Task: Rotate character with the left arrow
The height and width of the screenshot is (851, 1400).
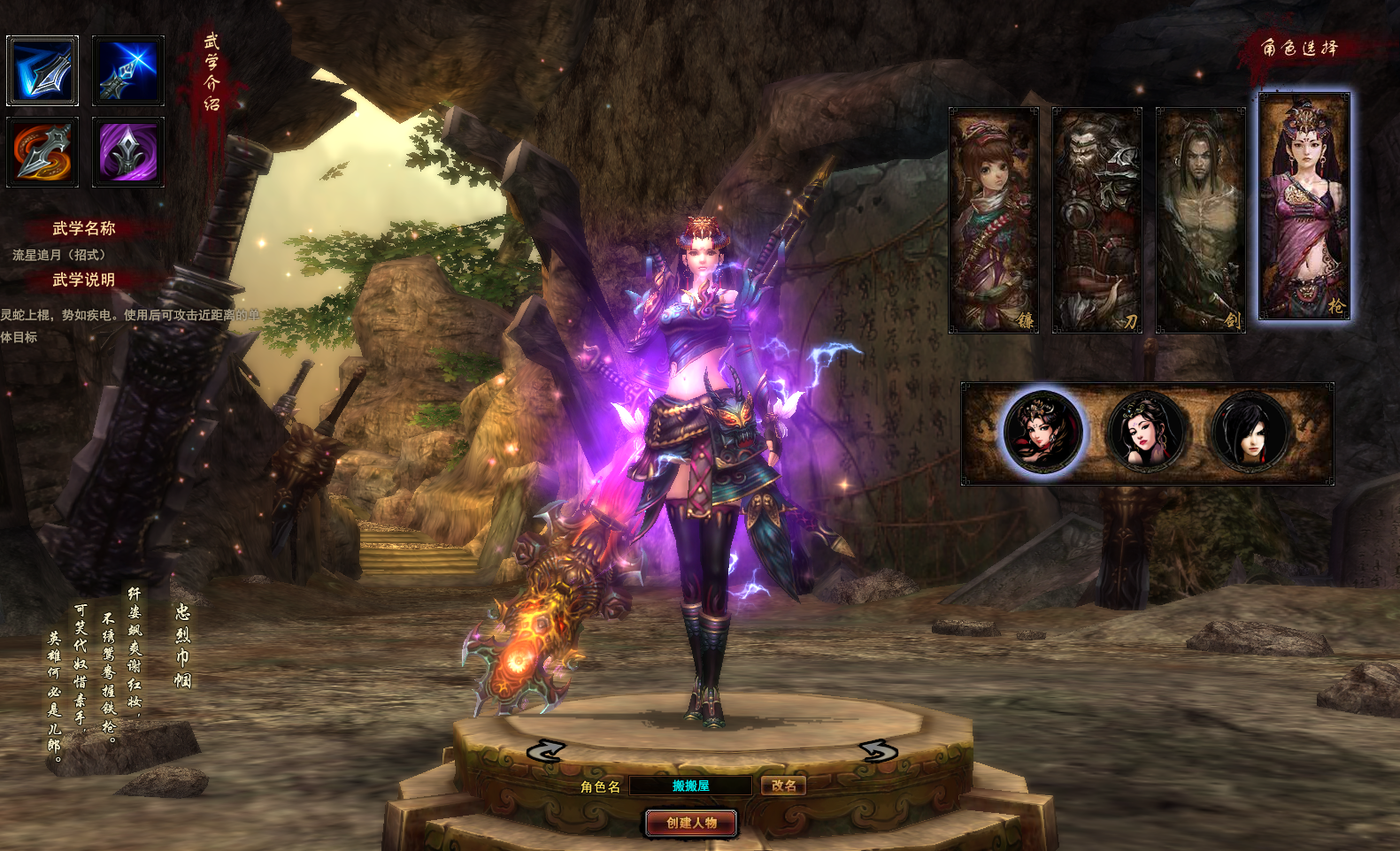Action: pos(545,751)
